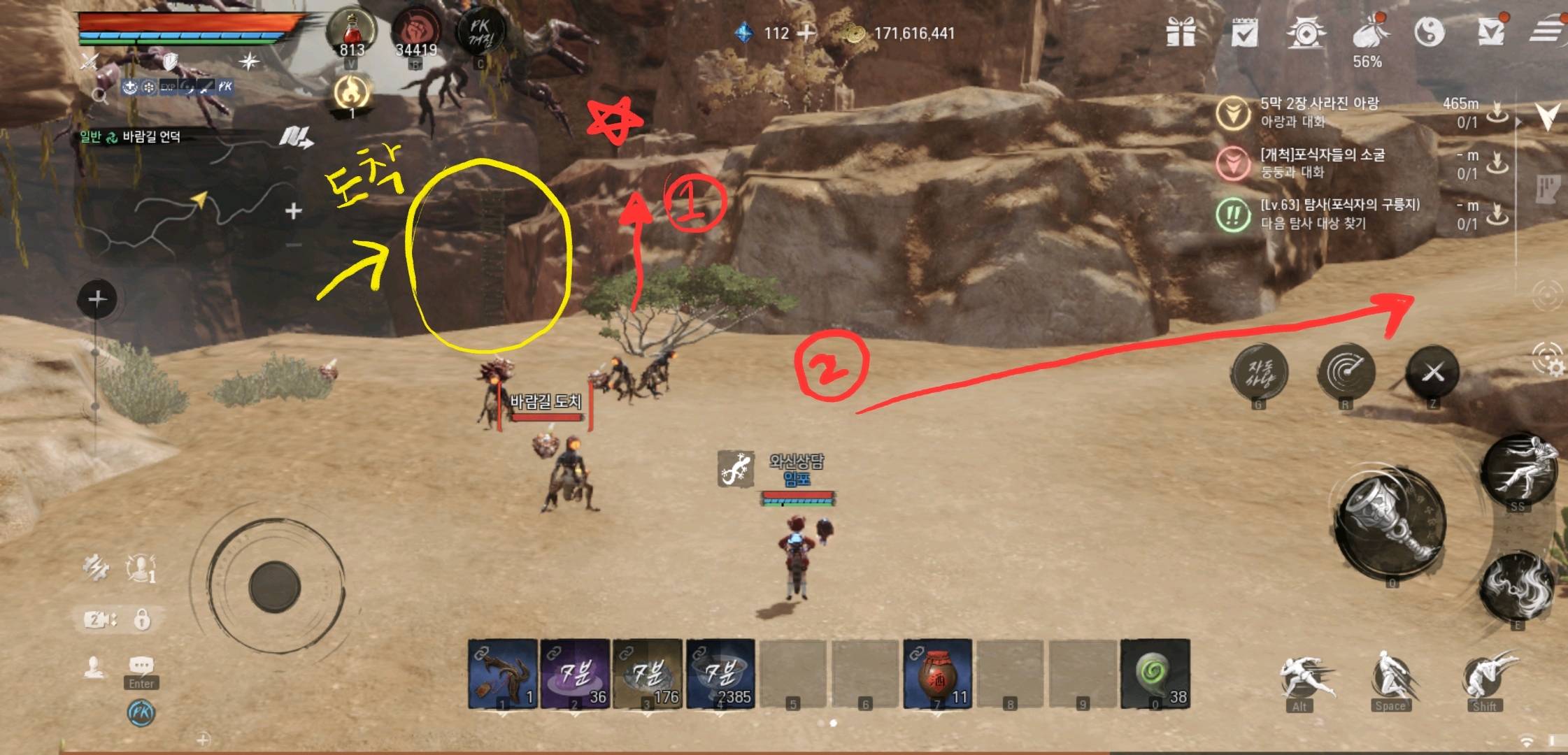Viewport: 1568px width, 755px height.
Task: Open the hamburger main menu at top right
Action: pos(1547,29)
